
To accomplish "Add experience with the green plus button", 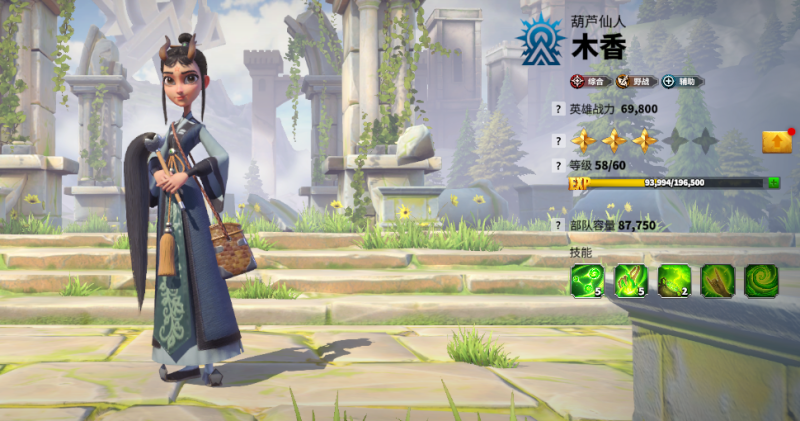I will tap(774, 183).
